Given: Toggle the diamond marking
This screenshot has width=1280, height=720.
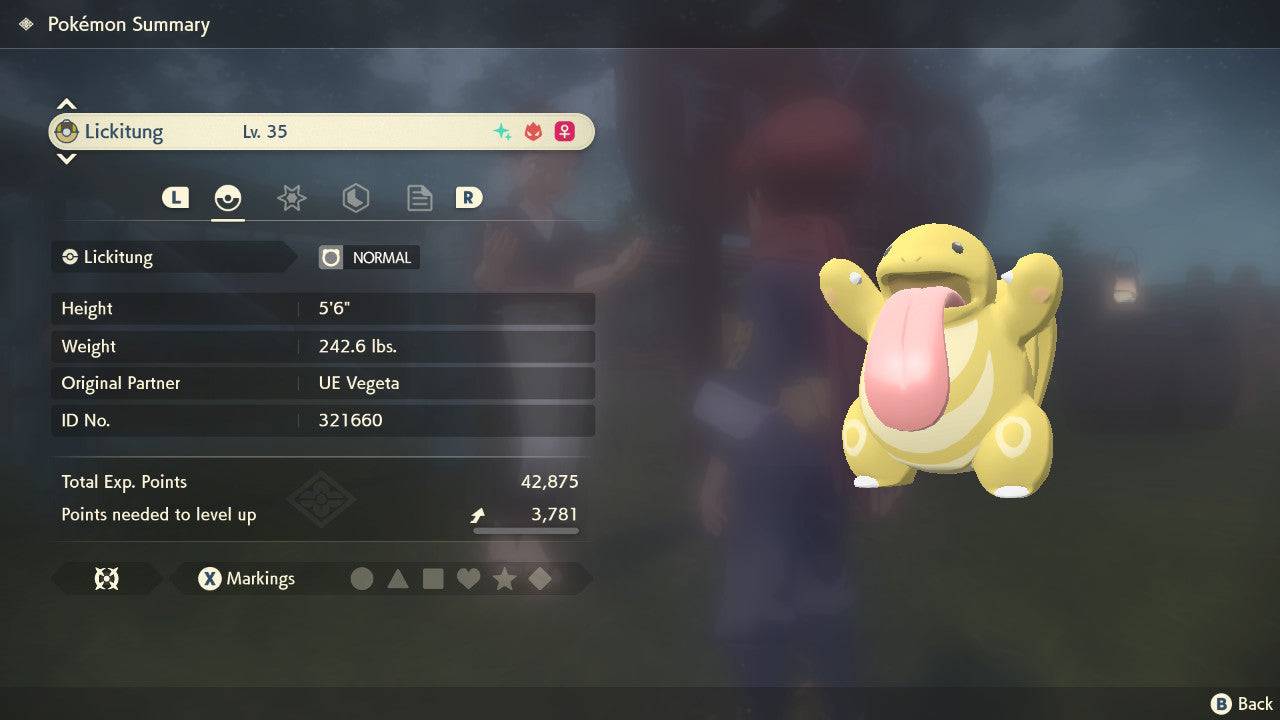Looking at the screenshot, I should pos(540,579).
